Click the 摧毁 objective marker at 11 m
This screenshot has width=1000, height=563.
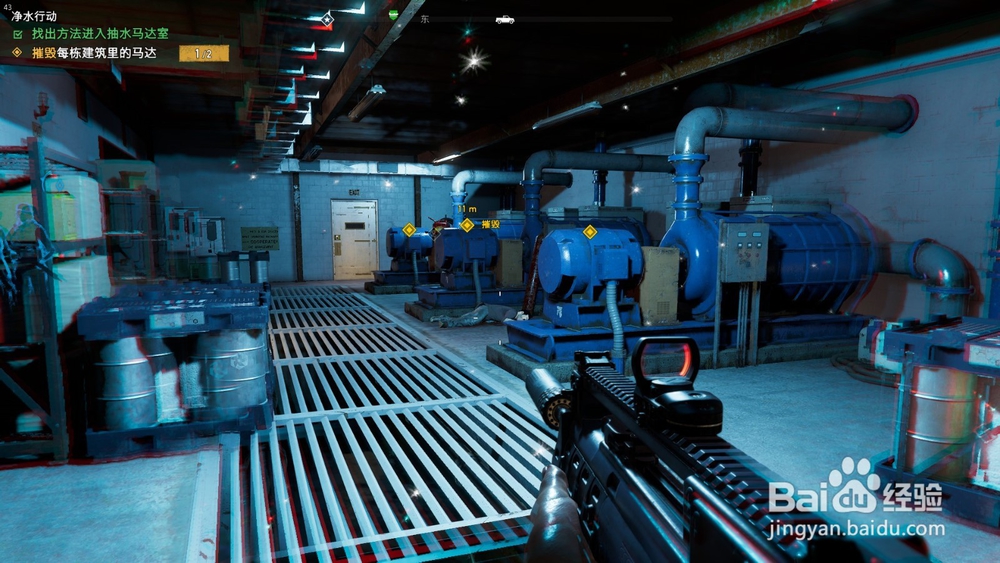tap(467, 225)
